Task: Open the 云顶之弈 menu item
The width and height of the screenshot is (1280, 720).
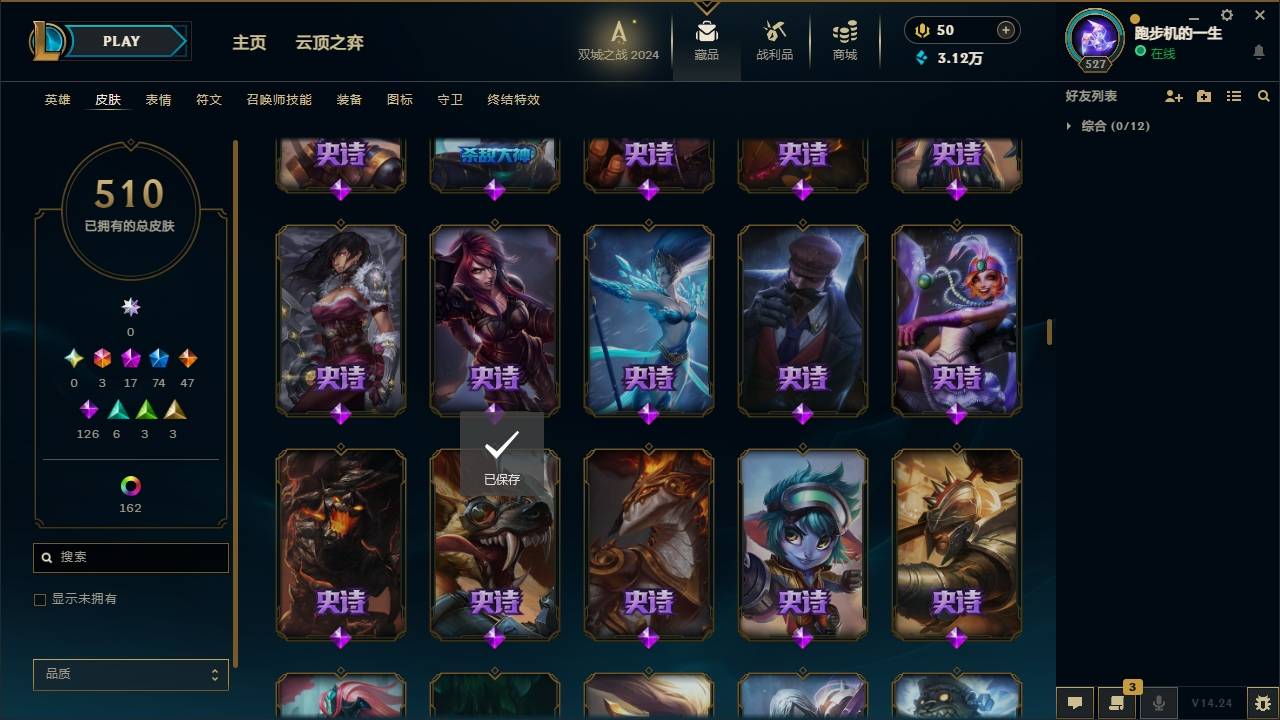Action: 330,43
